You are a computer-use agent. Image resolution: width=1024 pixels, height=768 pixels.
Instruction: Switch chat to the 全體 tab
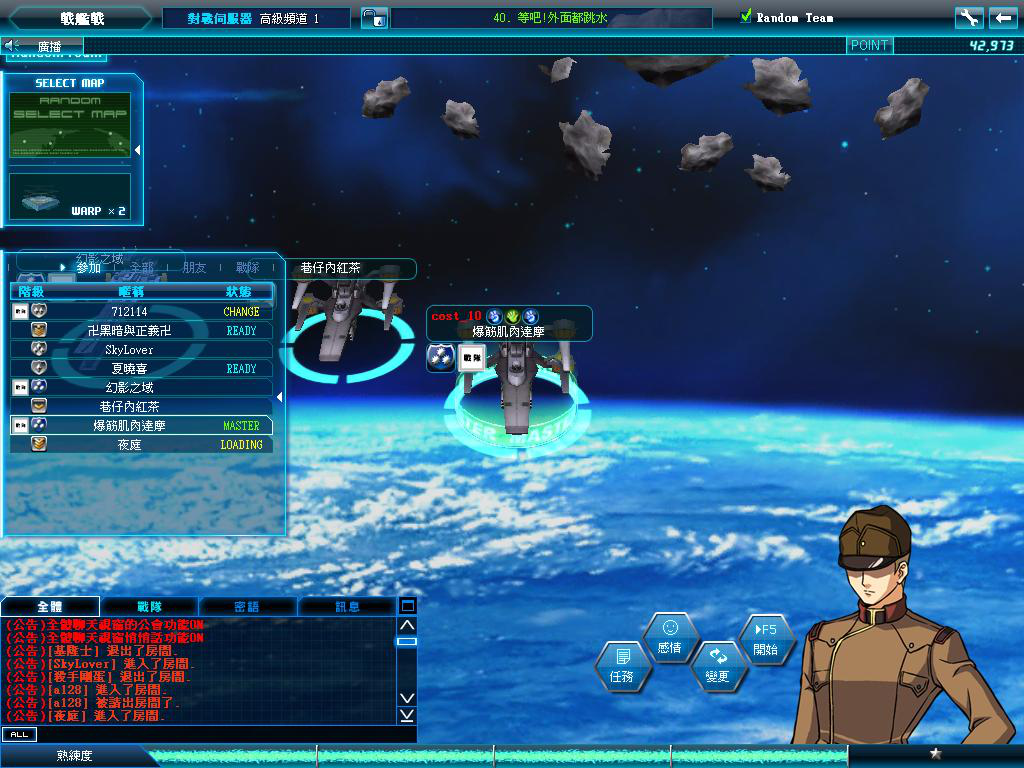50,606
